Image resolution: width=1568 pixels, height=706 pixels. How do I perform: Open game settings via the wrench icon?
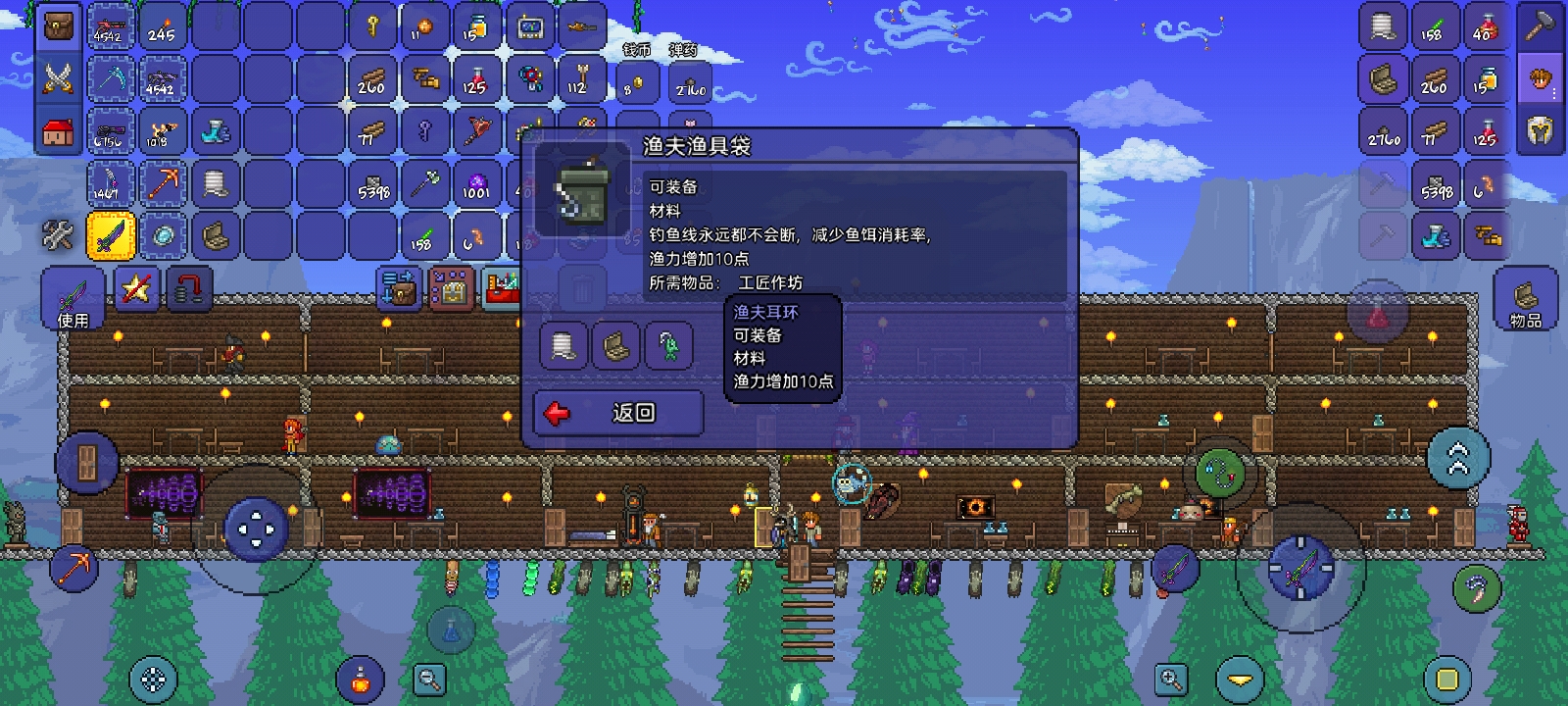58,234
